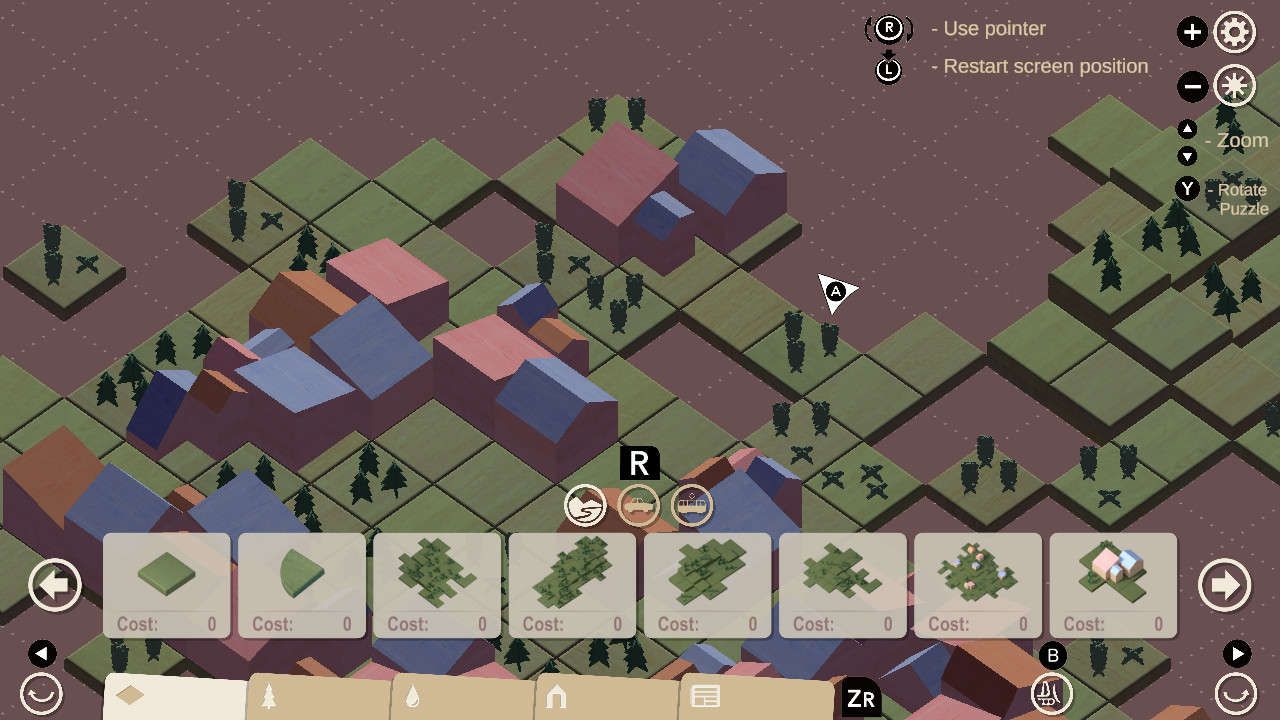Viewport: 1280px width, 720px height.
Task: Select the pine forest tile in the tray
Action: click(437, 572)
